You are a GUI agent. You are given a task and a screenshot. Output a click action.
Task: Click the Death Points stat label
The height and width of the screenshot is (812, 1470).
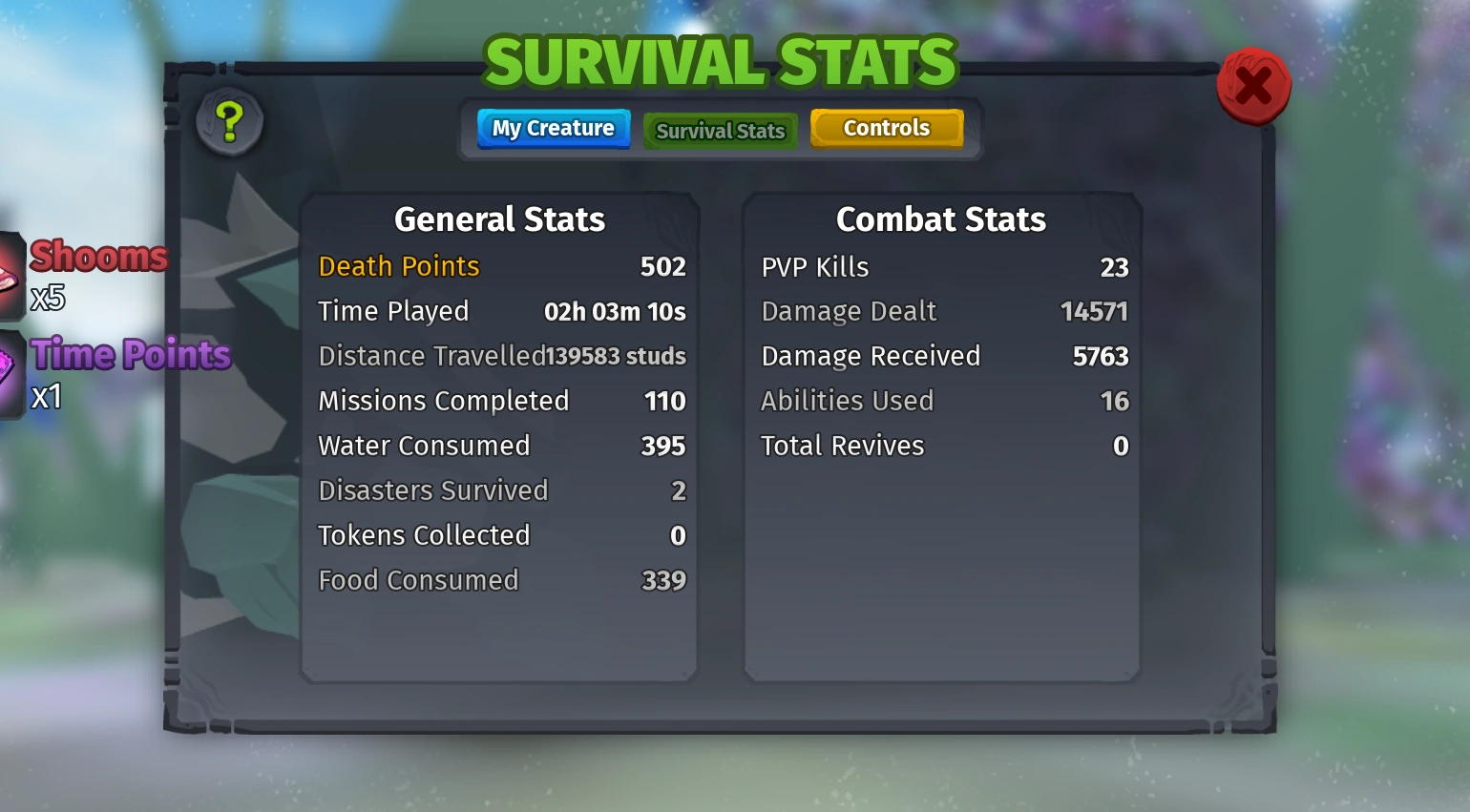pos(398,267)
